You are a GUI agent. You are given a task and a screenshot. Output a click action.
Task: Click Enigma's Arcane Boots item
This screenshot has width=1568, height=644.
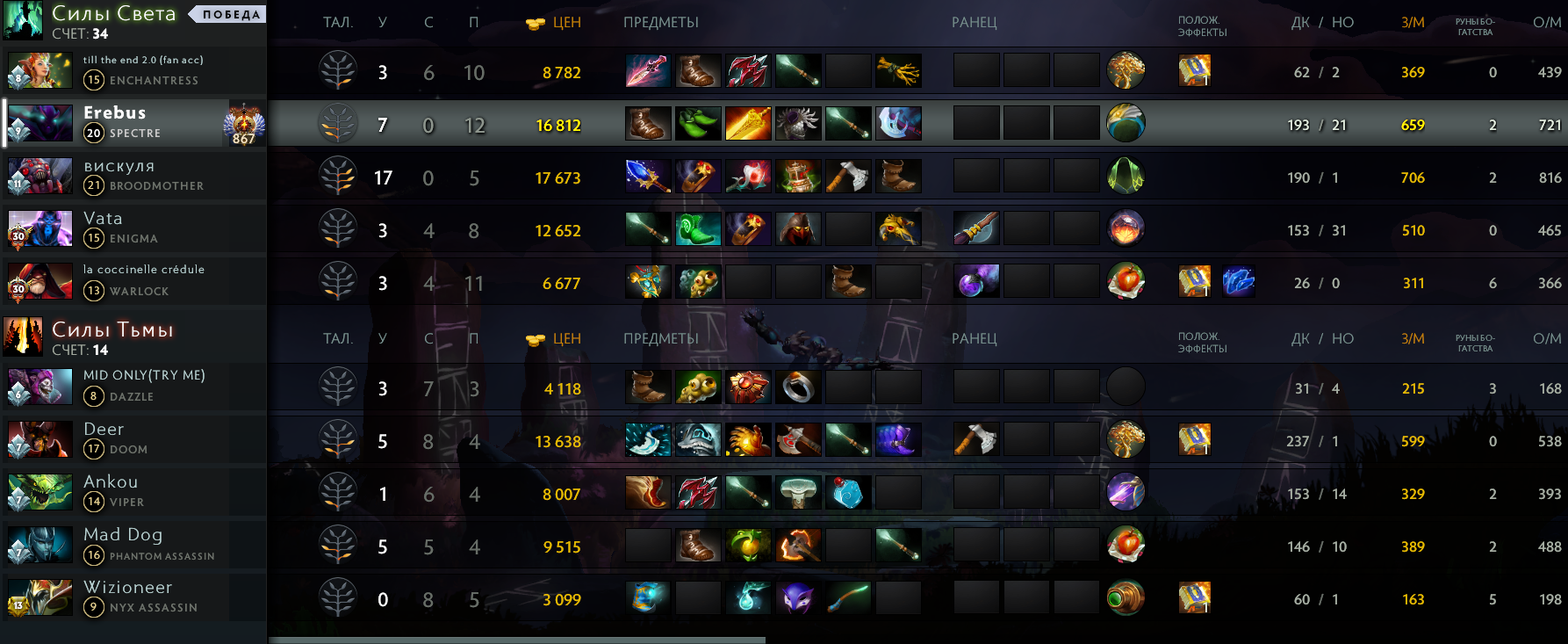[698, 229]
